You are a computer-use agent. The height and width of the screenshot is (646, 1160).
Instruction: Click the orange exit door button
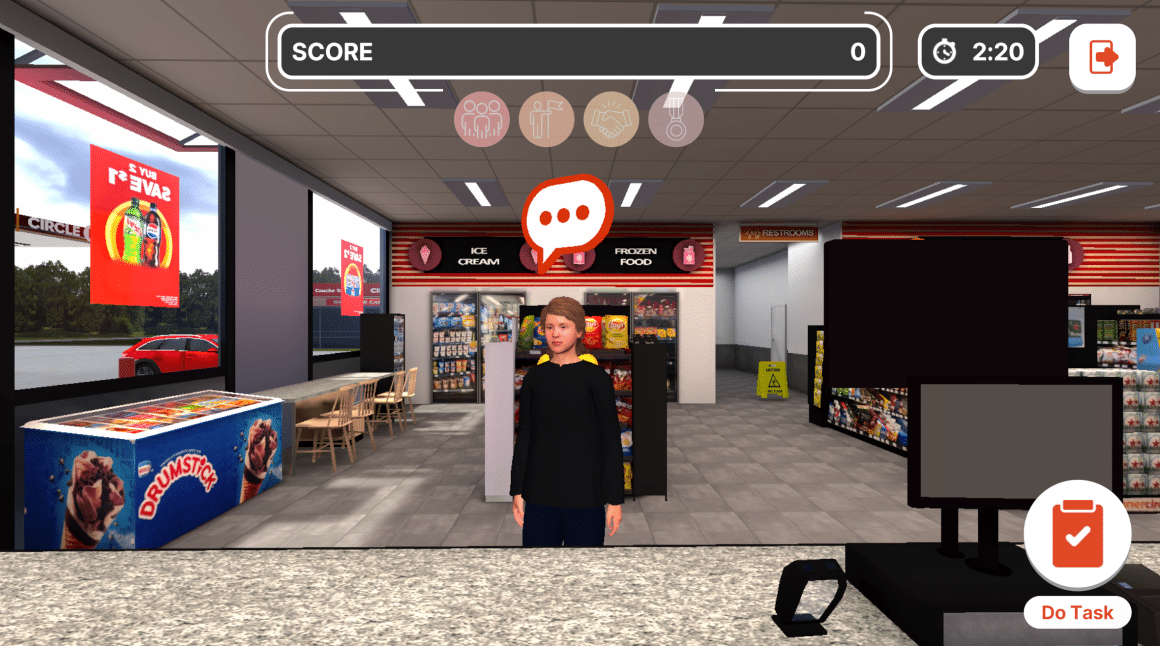(1102, 57)
